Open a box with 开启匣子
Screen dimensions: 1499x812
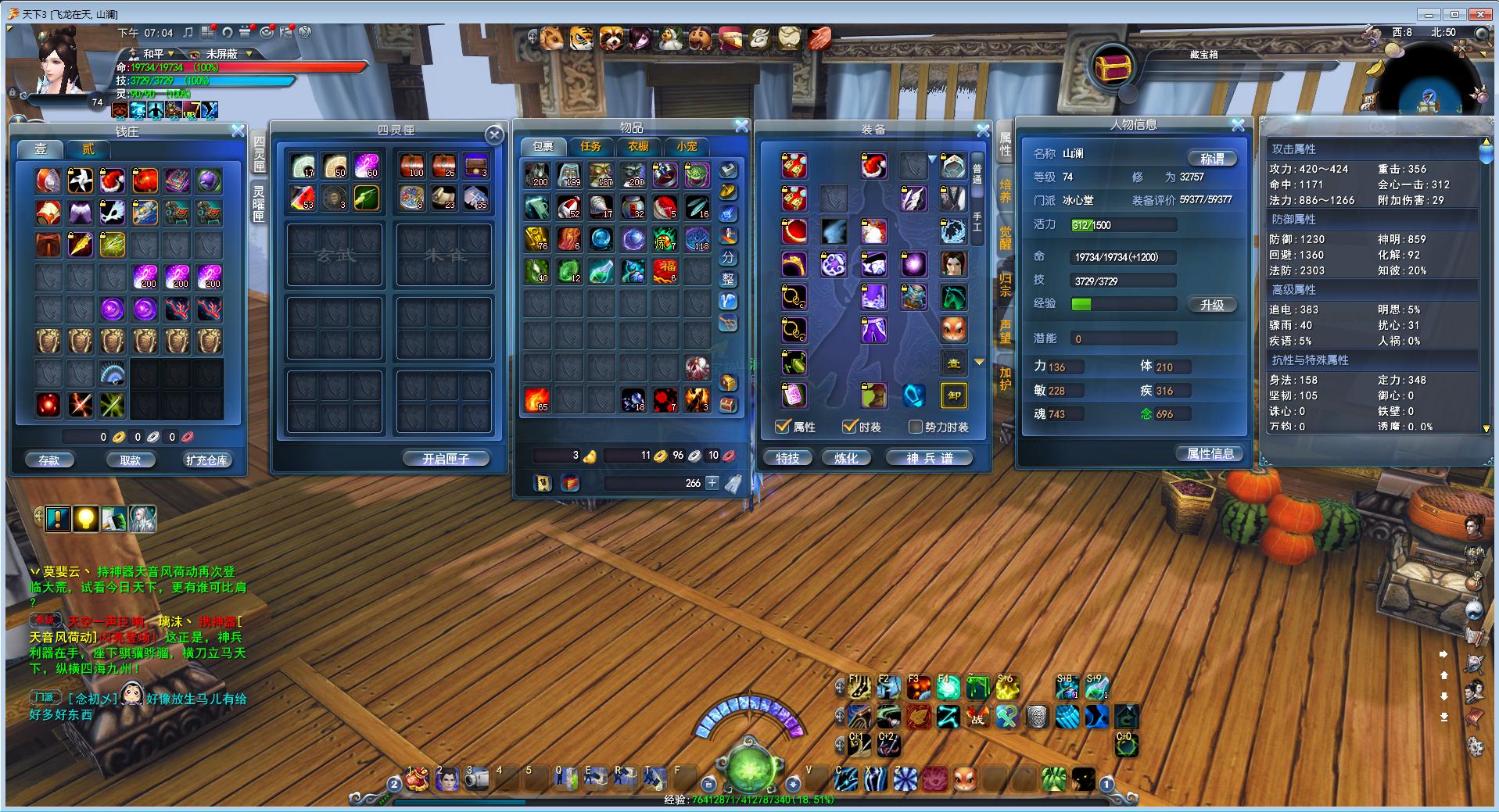point(446,459)
